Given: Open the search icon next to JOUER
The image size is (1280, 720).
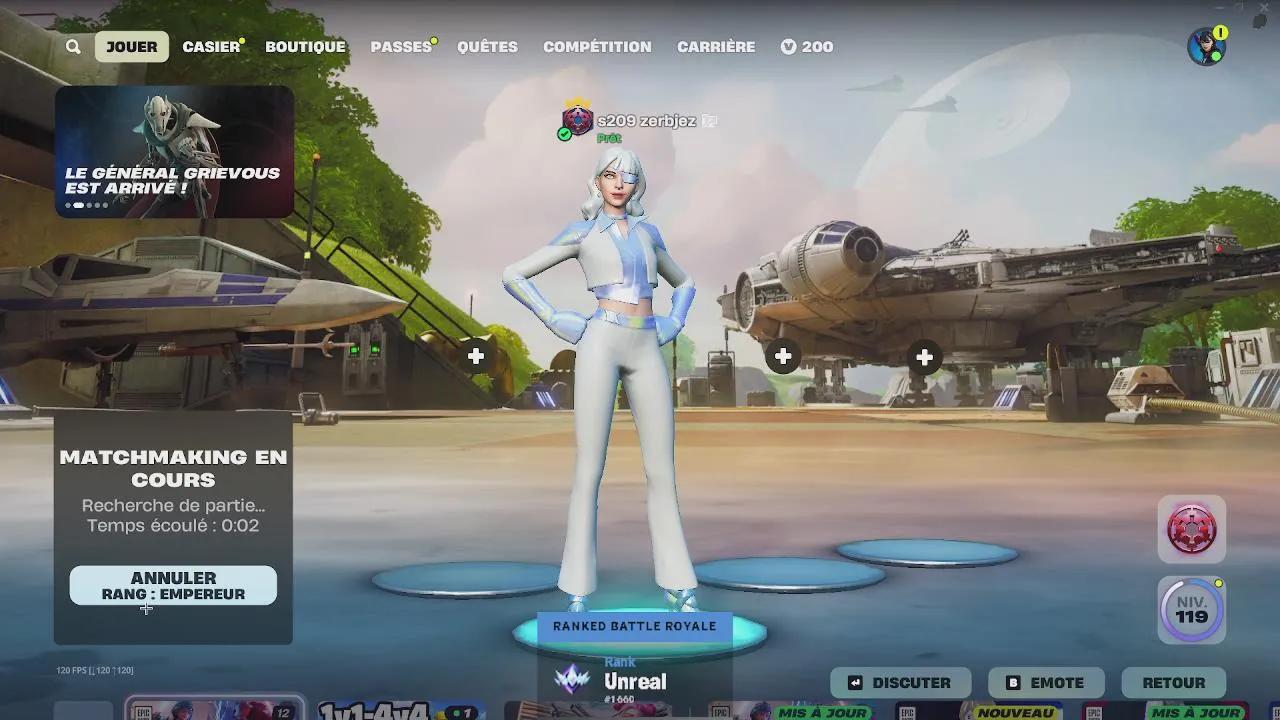Looking at the screenshot, I should (x=72, y=46).
